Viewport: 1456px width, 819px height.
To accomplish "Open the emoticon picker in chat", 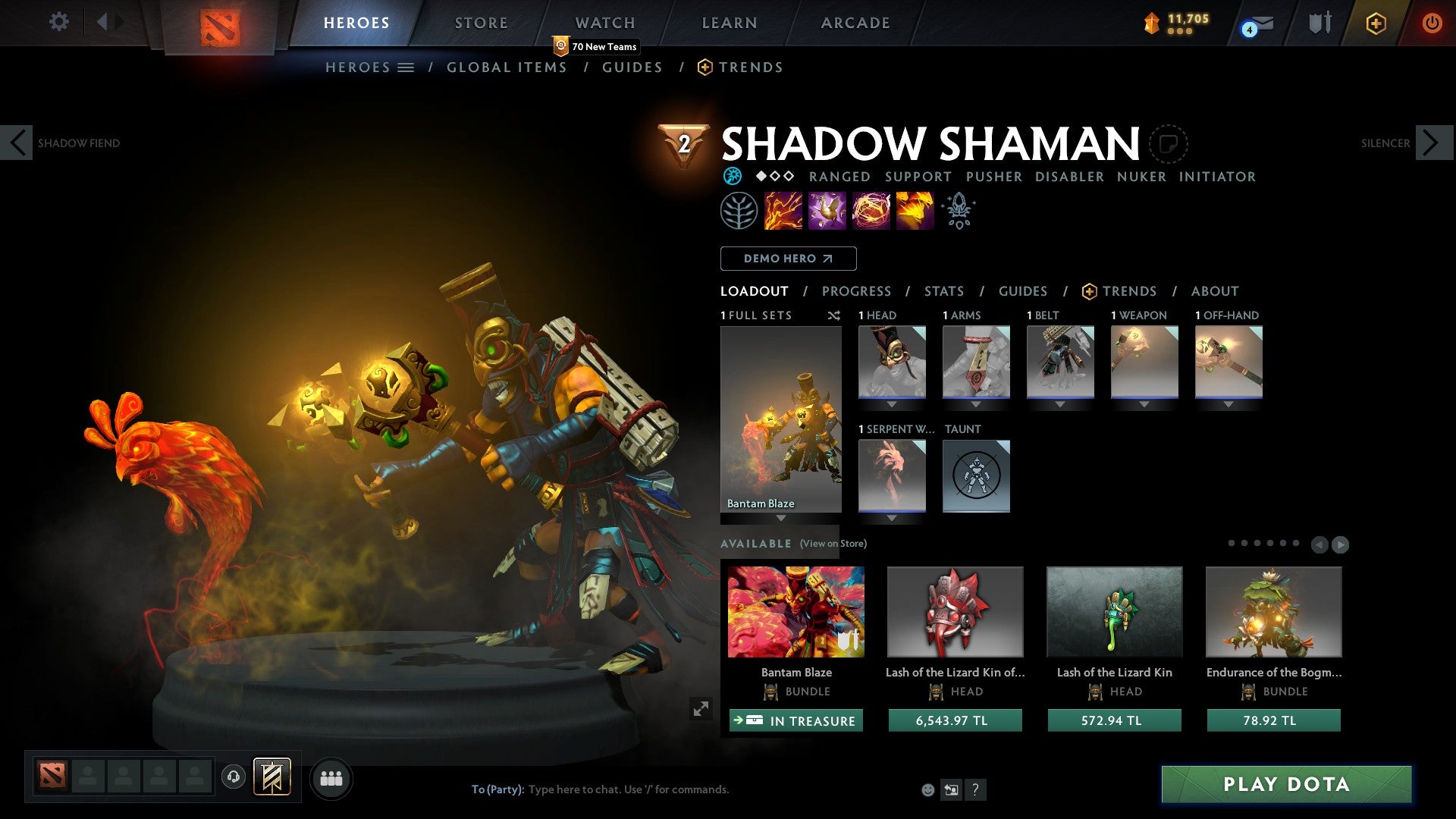I will 927,789.
